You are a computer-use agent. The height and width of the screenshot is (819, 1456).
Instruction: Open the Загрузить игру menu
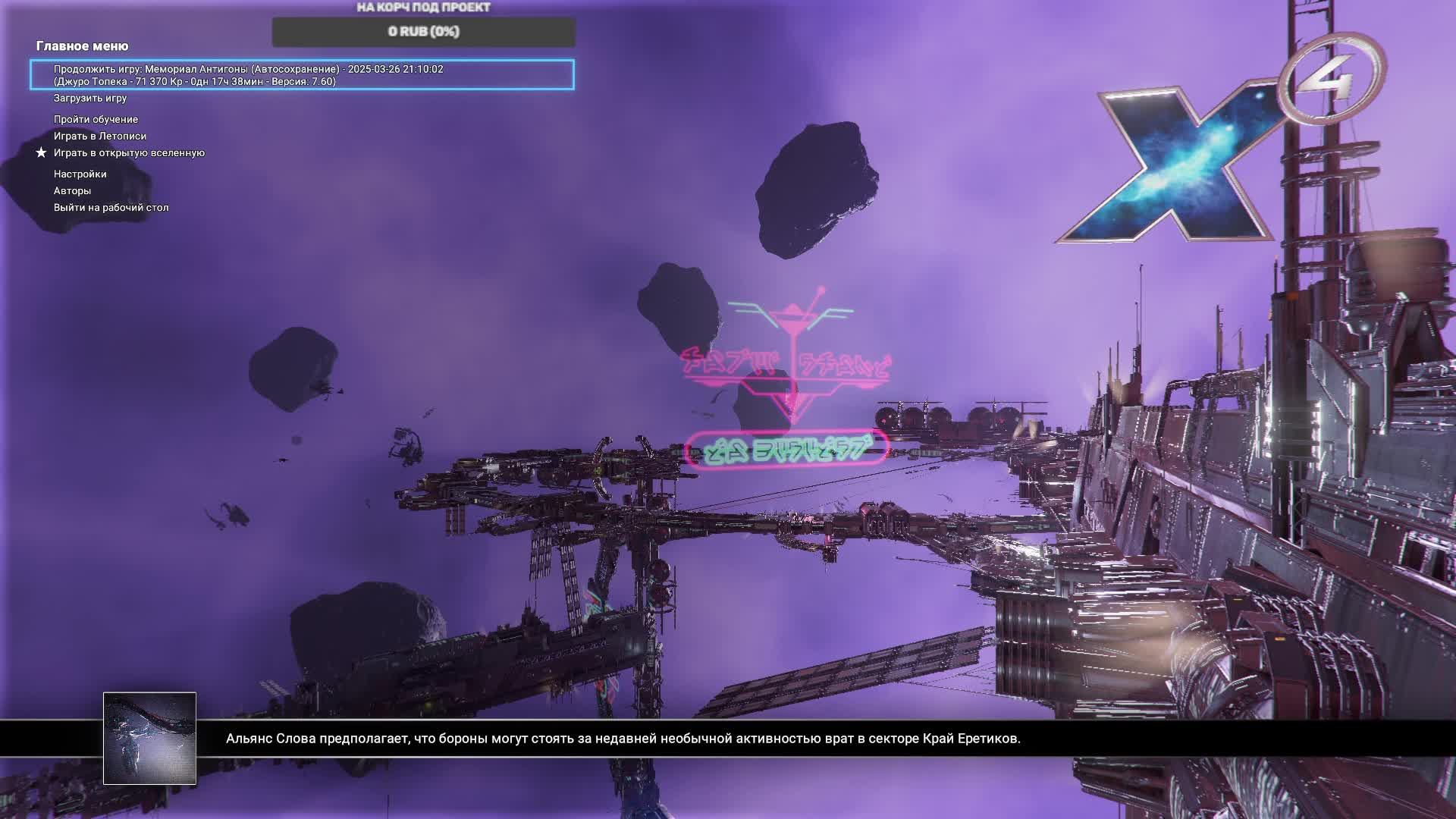(x=90, y=98)
